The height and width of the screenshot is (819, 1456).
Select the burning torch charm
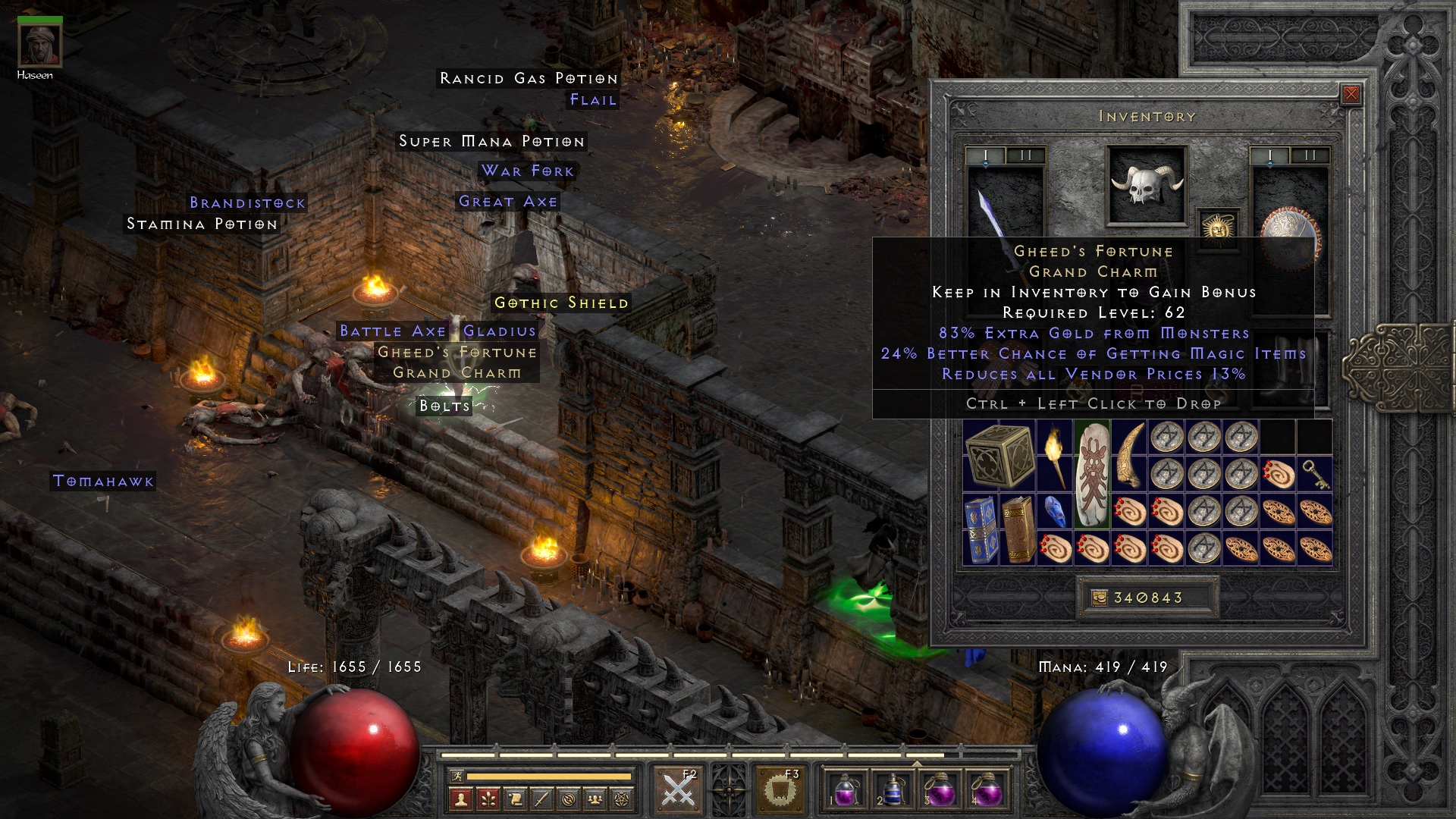click(x=1054, y=456)
